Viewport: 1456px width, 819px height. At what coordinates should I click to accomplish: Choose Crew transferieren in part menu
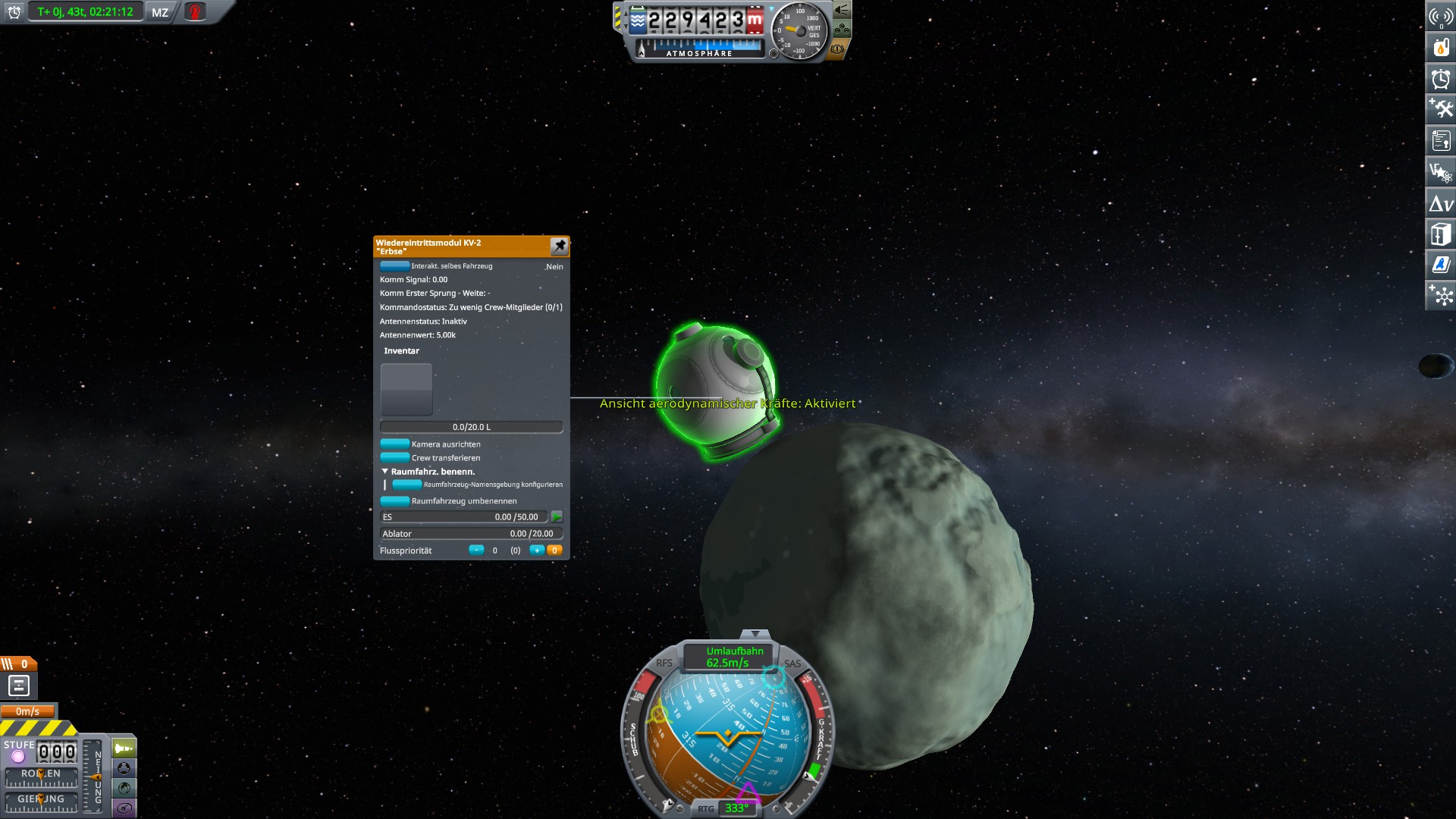click(x=394, y=457)
